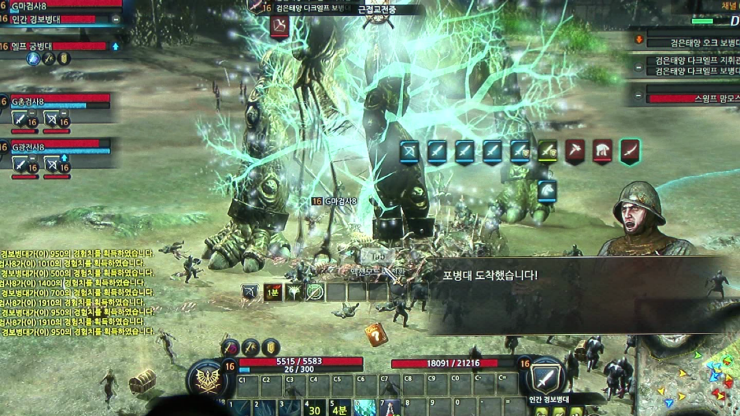Screen dimensions: 740x416
Task: Target the red bow enemy icon at top
Action: click(279, 27)
